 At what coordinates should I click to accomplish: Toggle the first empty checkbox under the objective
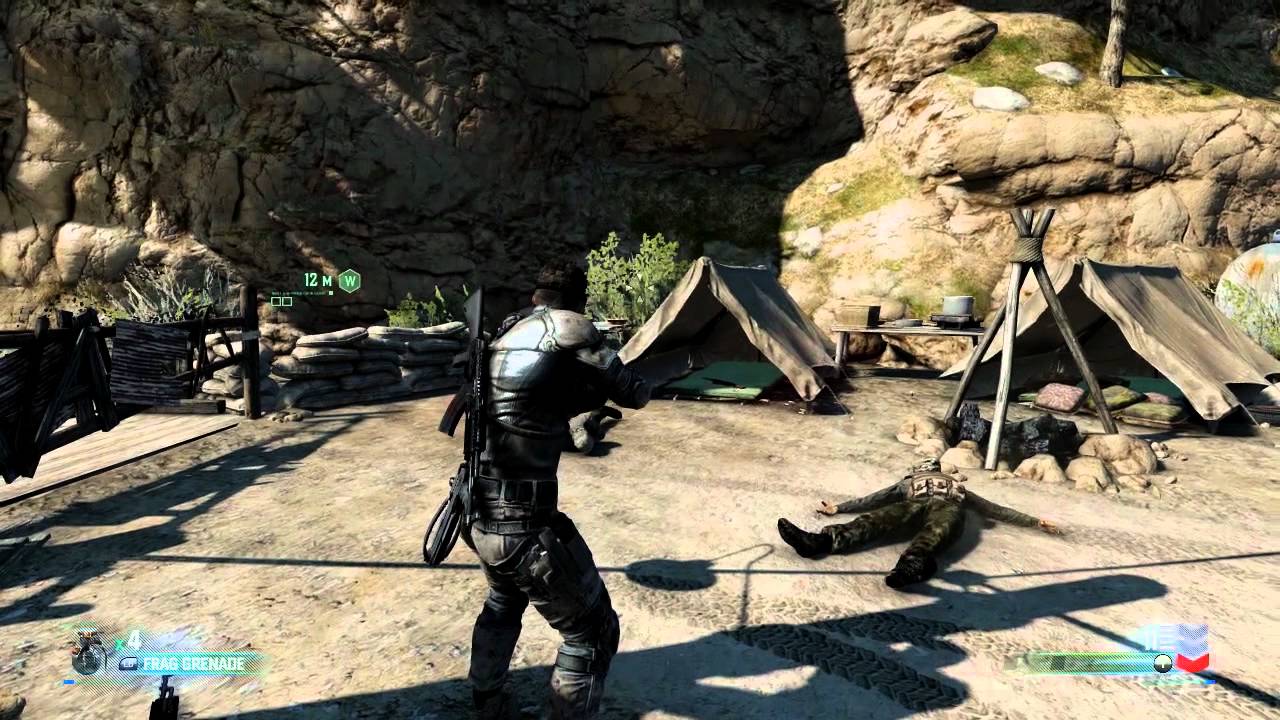click(275, 300)
